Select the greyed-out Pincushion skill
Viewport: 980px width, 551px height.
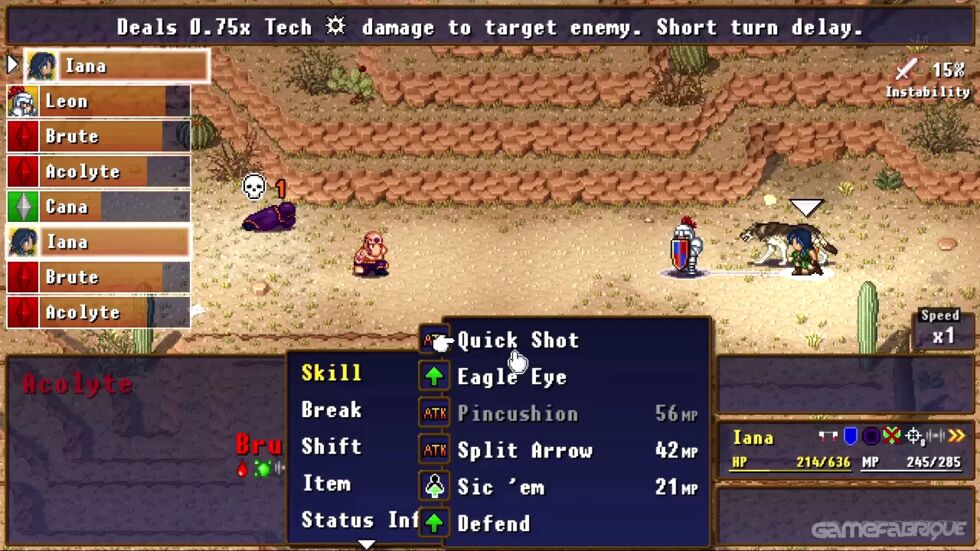click(x=517, y=414)
